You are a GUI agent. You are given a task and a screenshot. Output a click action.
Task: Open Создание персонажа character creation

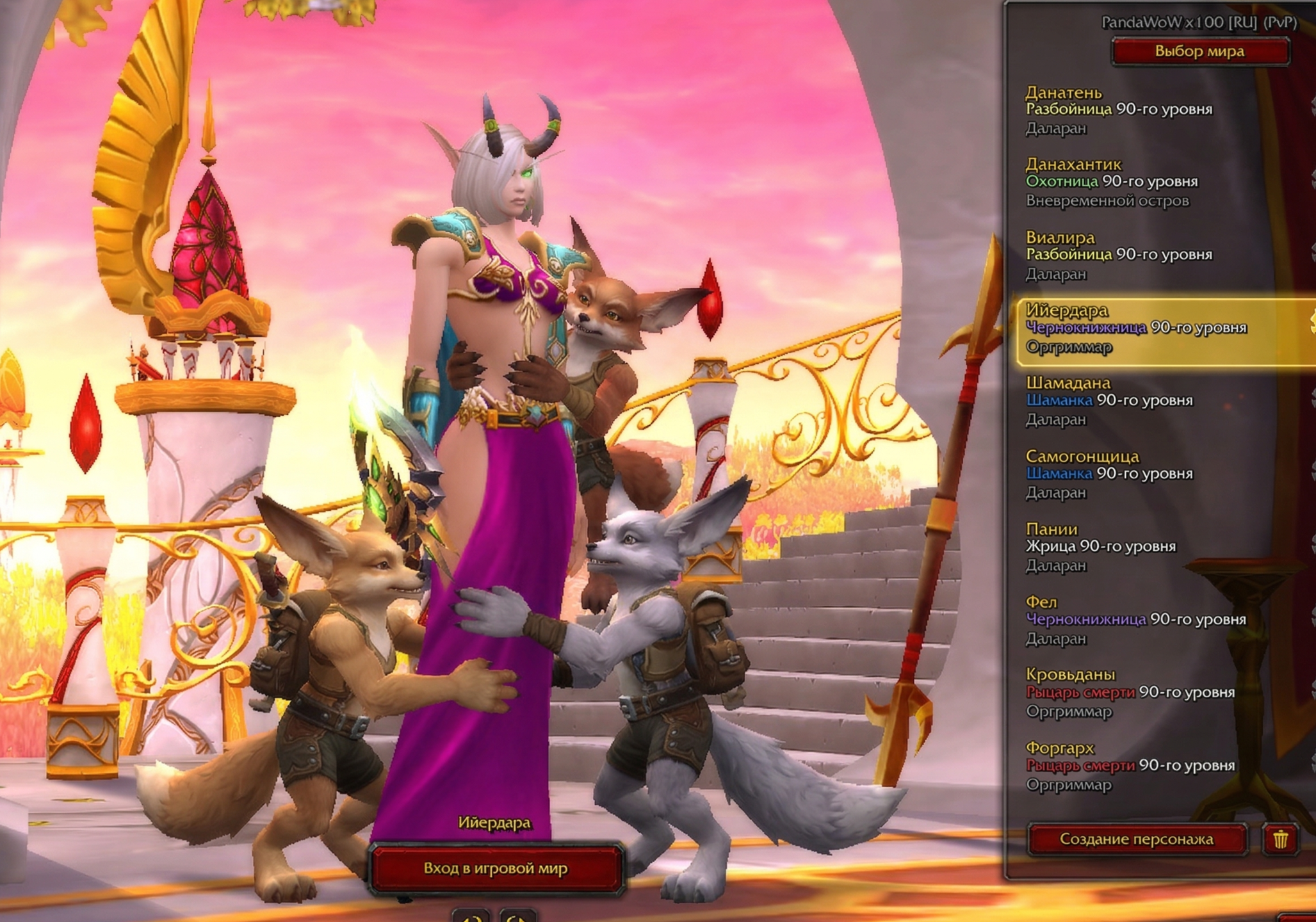(1137, 839)
